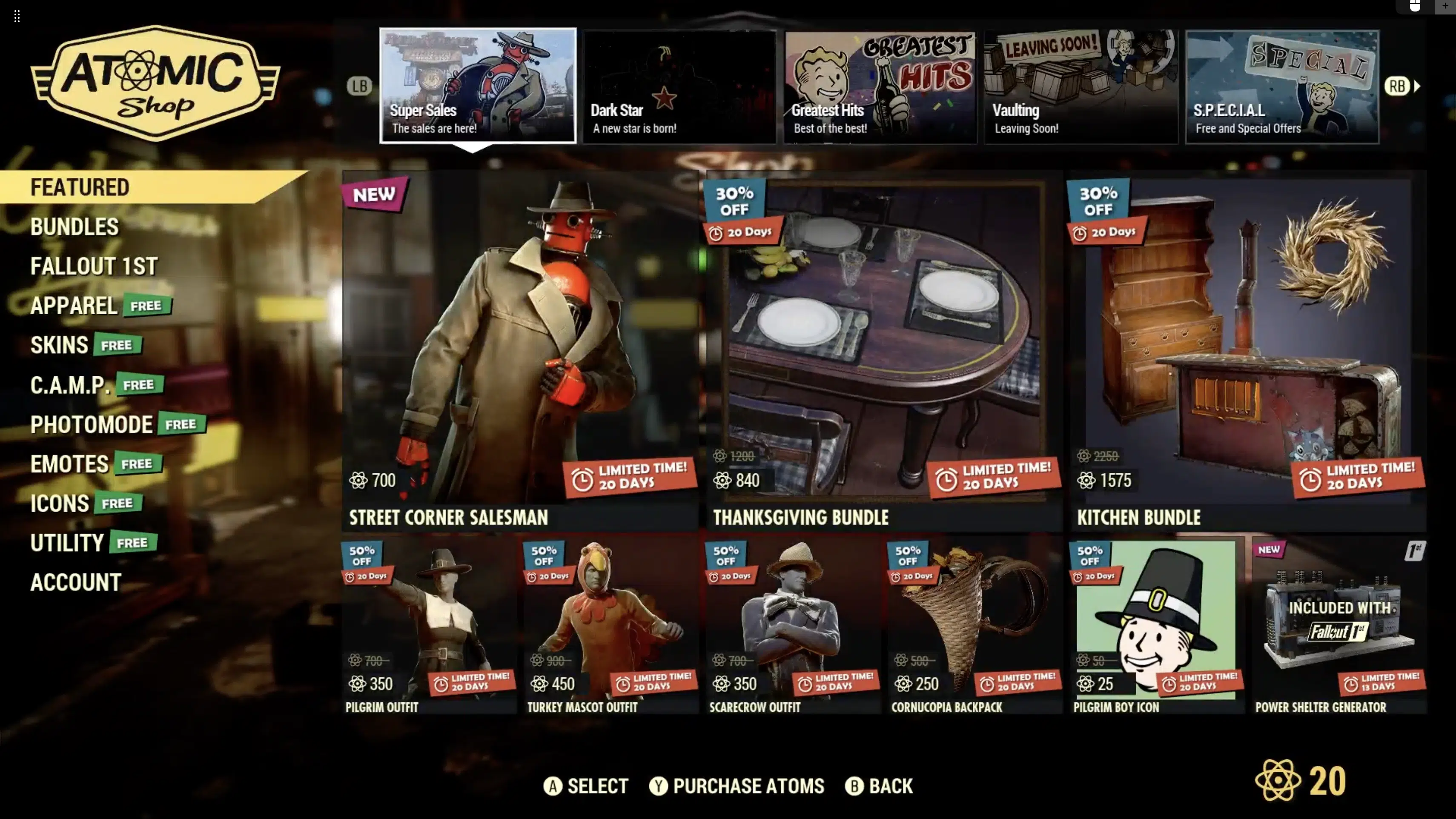
Task: View the Icons category
Action: (x=59, y=504)
